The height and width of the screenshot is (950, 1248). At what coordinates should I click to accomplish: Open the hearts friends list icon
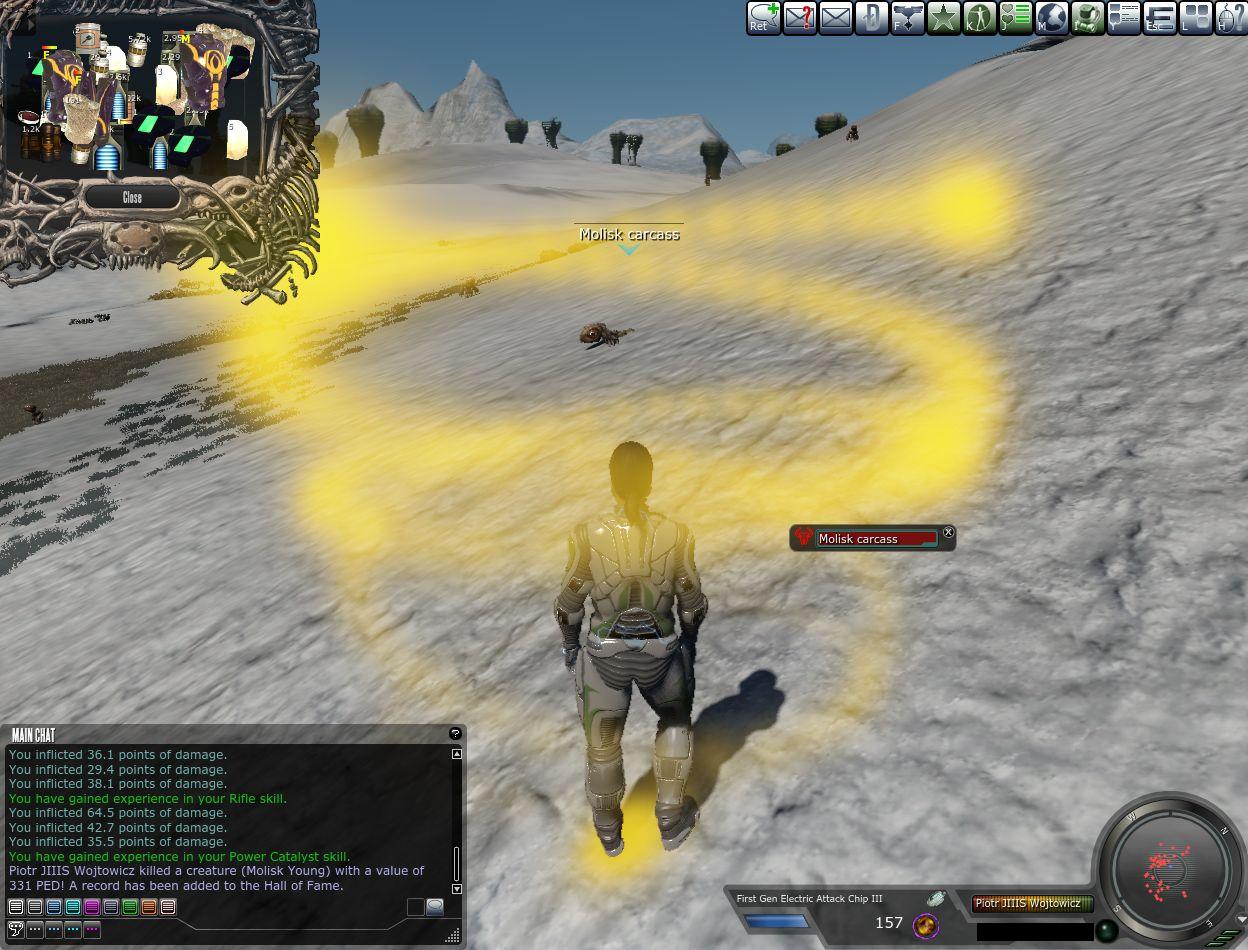click(1015, 18)
